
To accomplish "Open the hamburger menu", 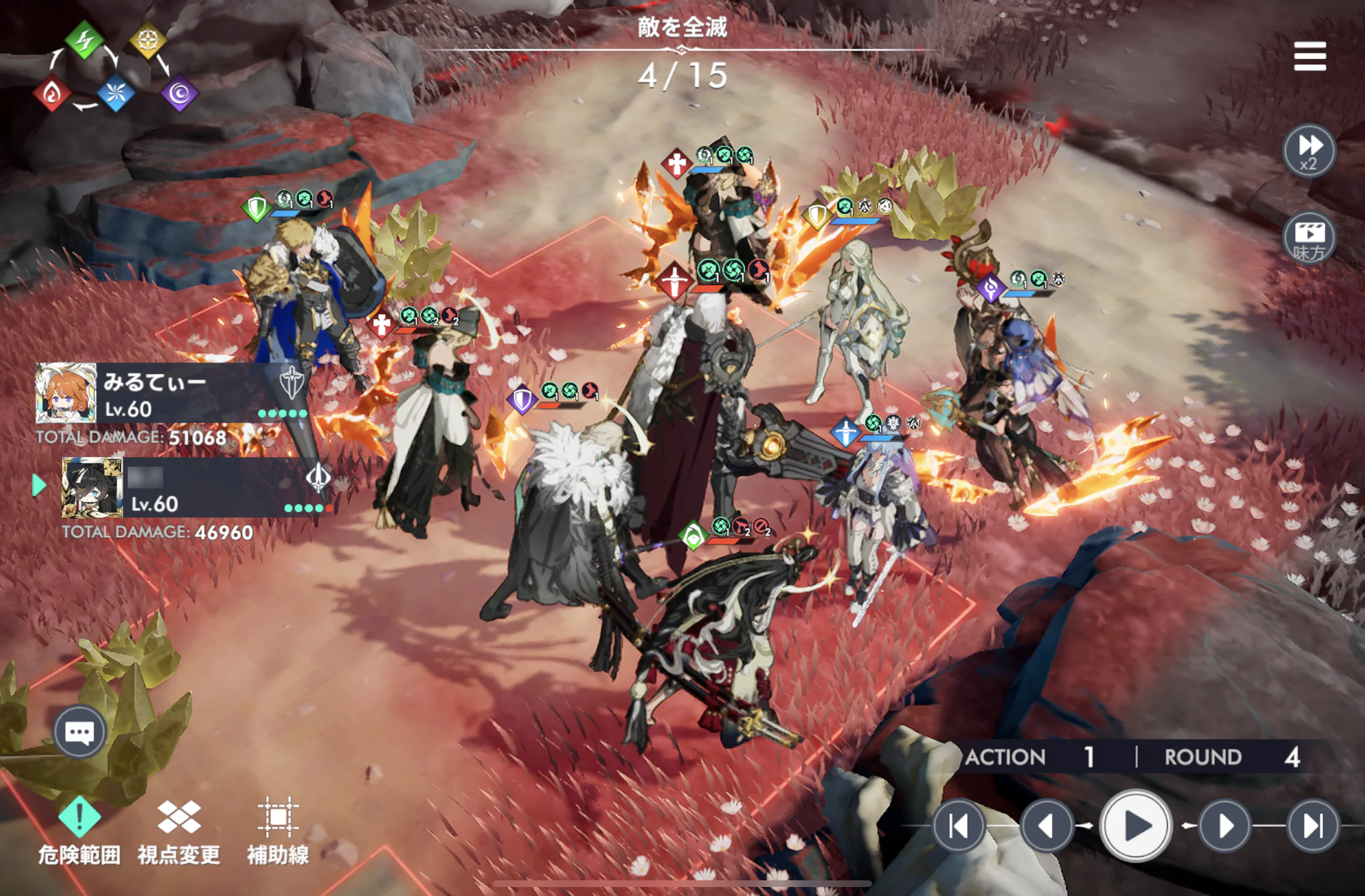I will coord(1310,56).
